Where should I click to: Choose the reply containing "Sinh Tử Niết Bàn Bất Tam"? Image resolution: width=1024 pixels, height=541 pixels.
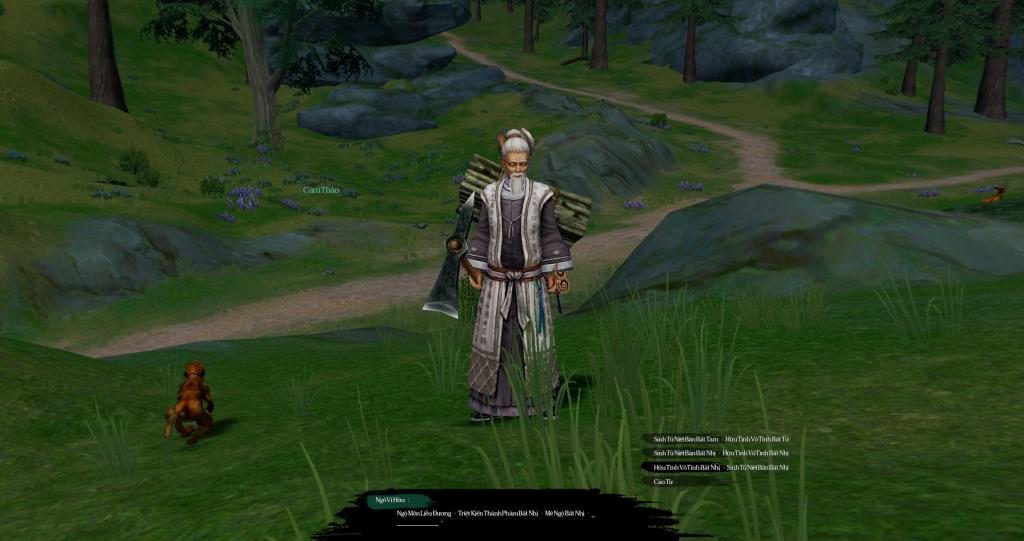(x=686, y=439)
